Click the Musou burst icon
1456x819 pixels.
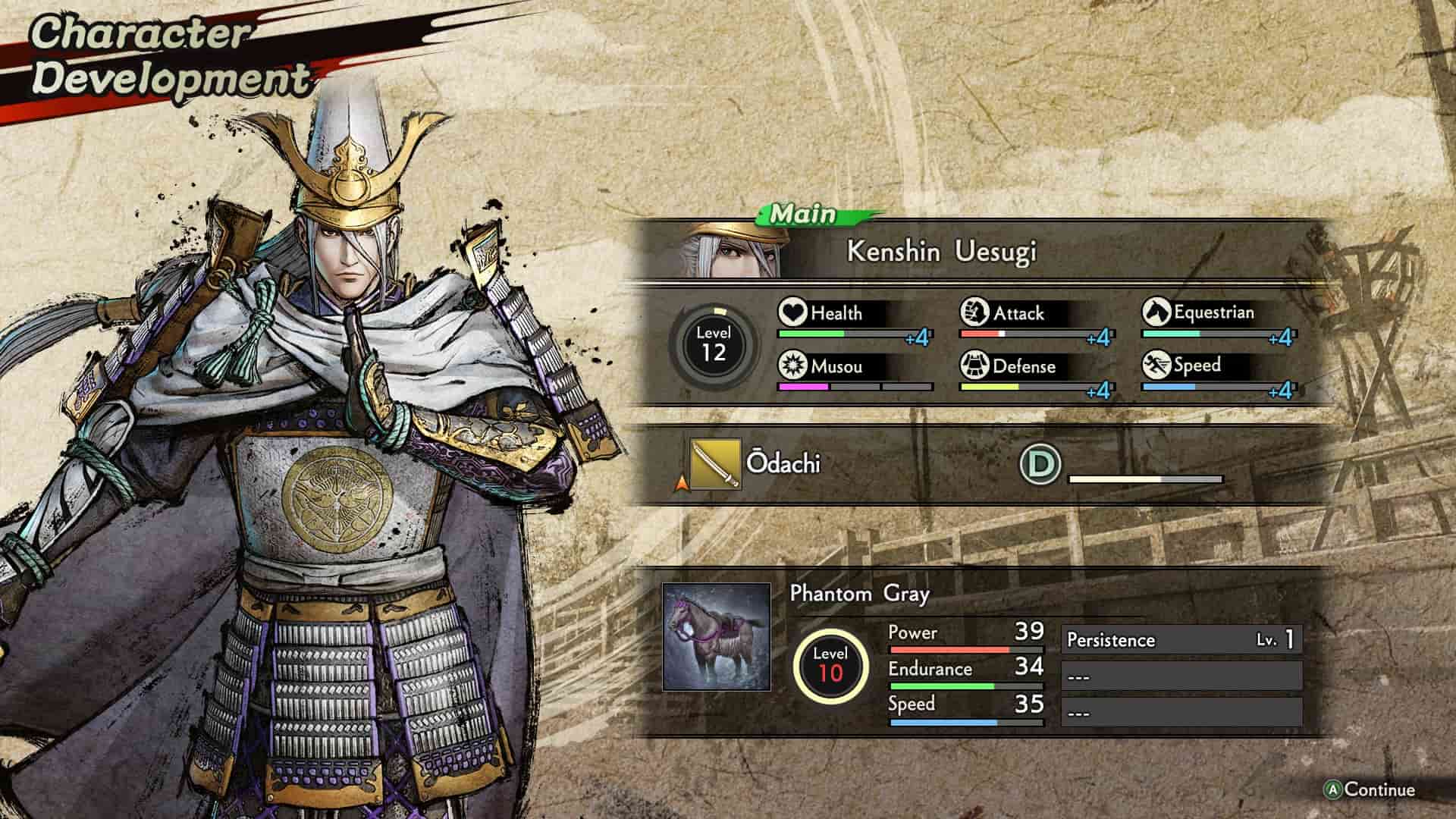click(792, 366)
